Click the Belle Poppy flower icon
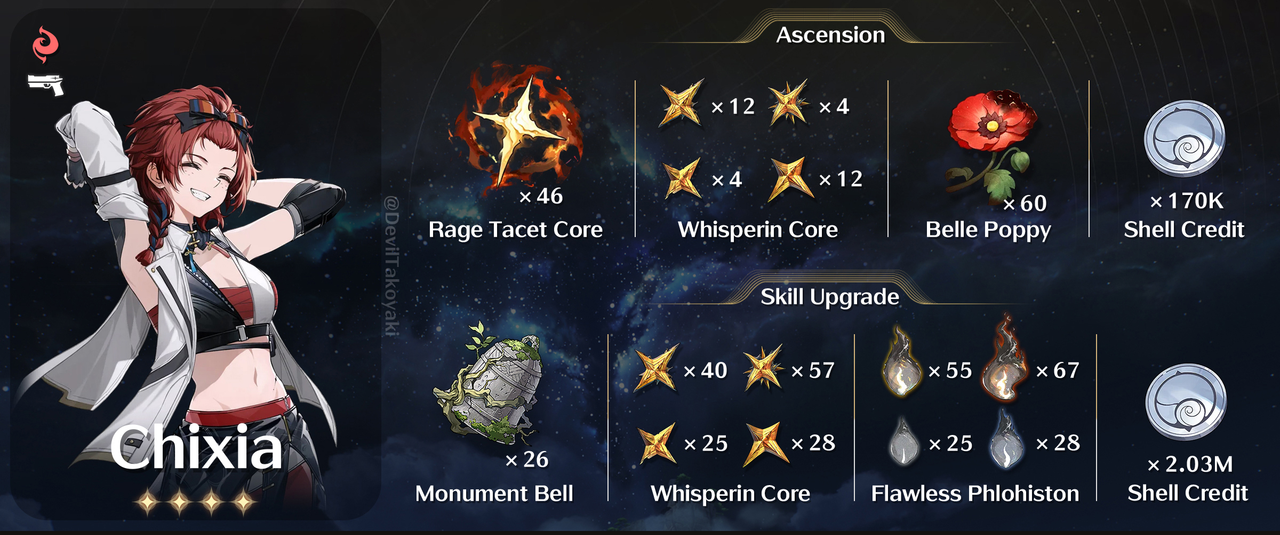 pos(988,143)
